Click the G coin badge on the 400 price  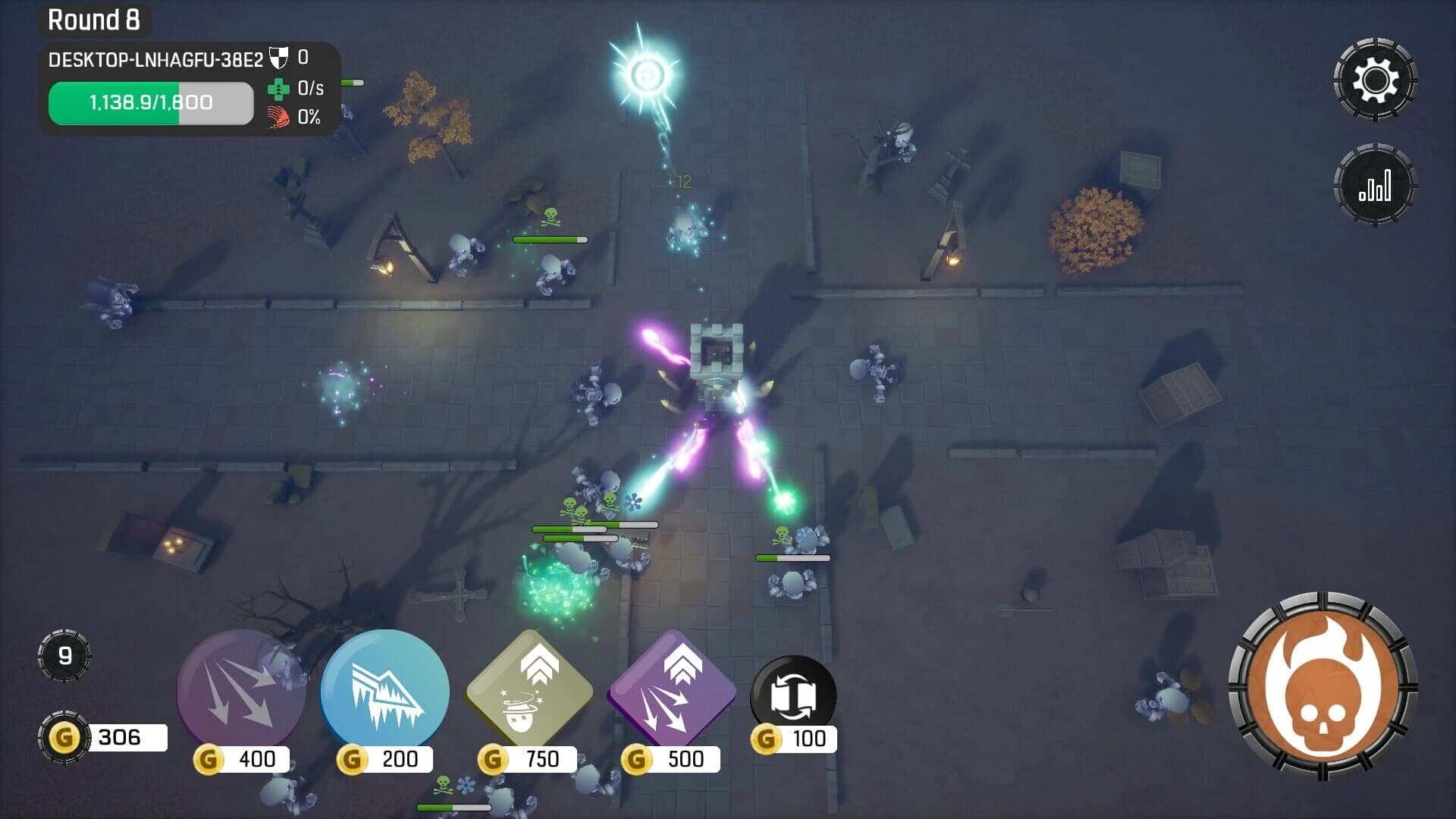210,757
